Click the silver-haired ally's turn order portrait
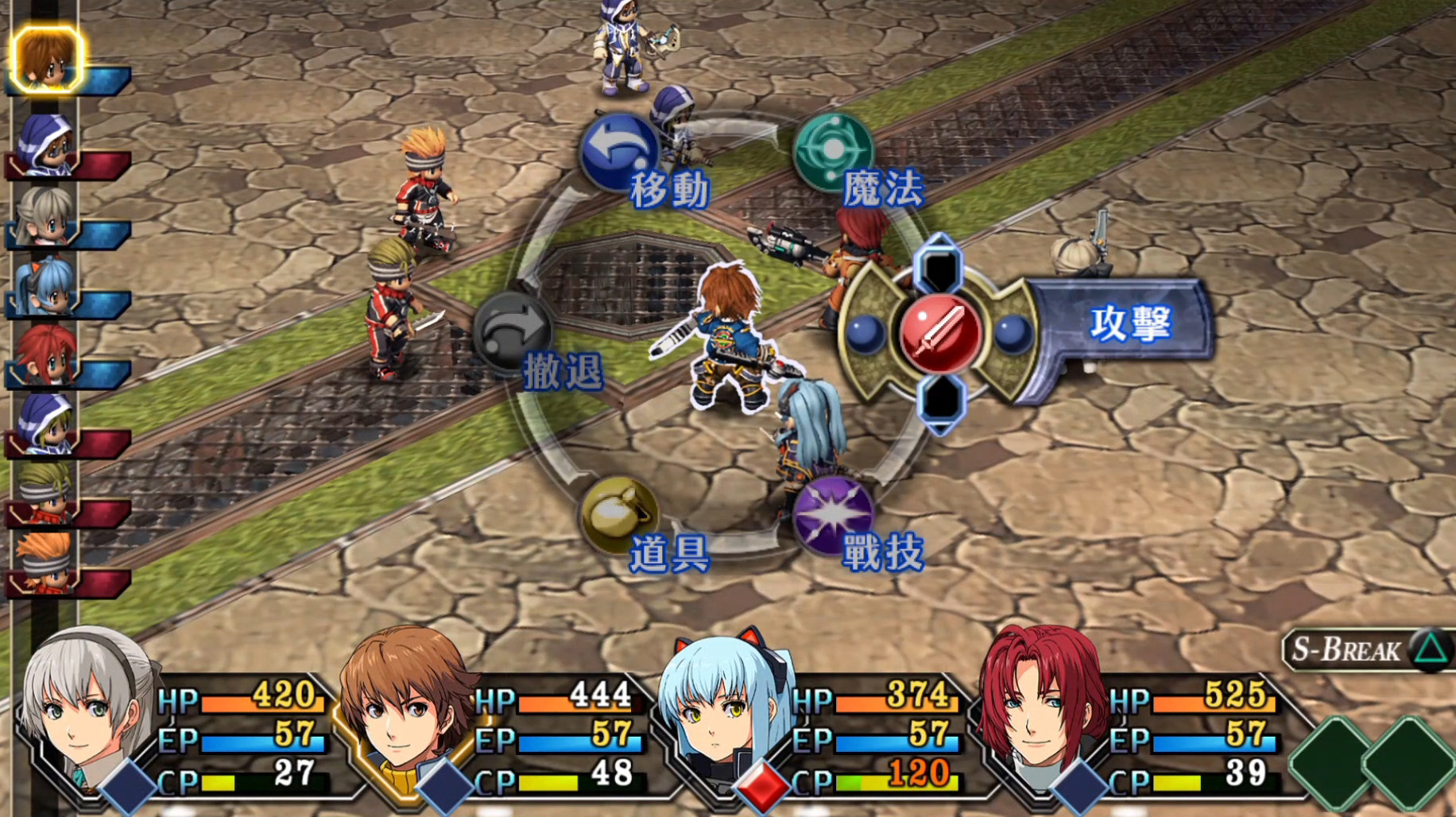 click(x=45, y=215)
